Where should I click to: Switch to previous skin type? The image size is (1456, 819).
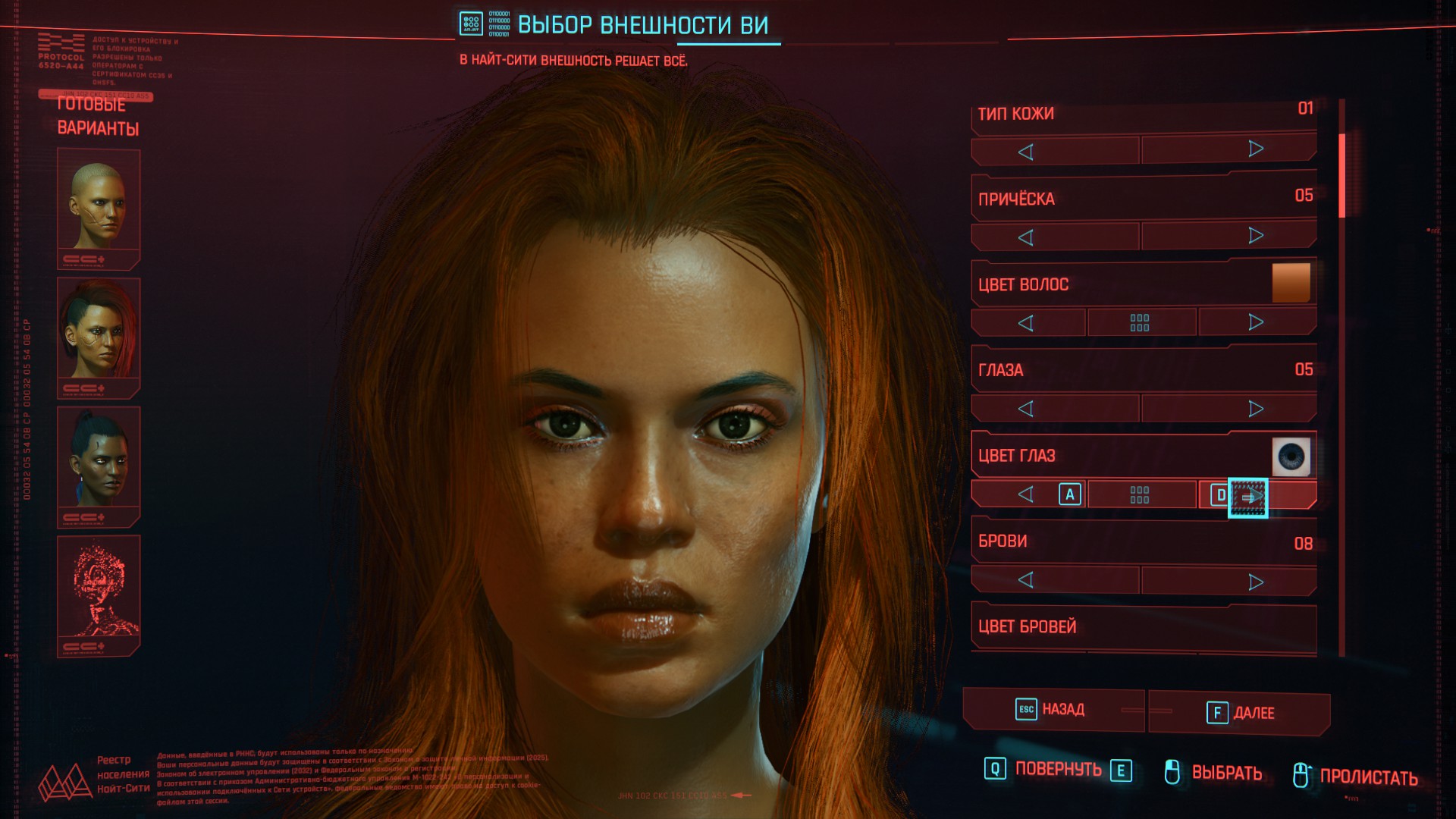click(1026, 152)
